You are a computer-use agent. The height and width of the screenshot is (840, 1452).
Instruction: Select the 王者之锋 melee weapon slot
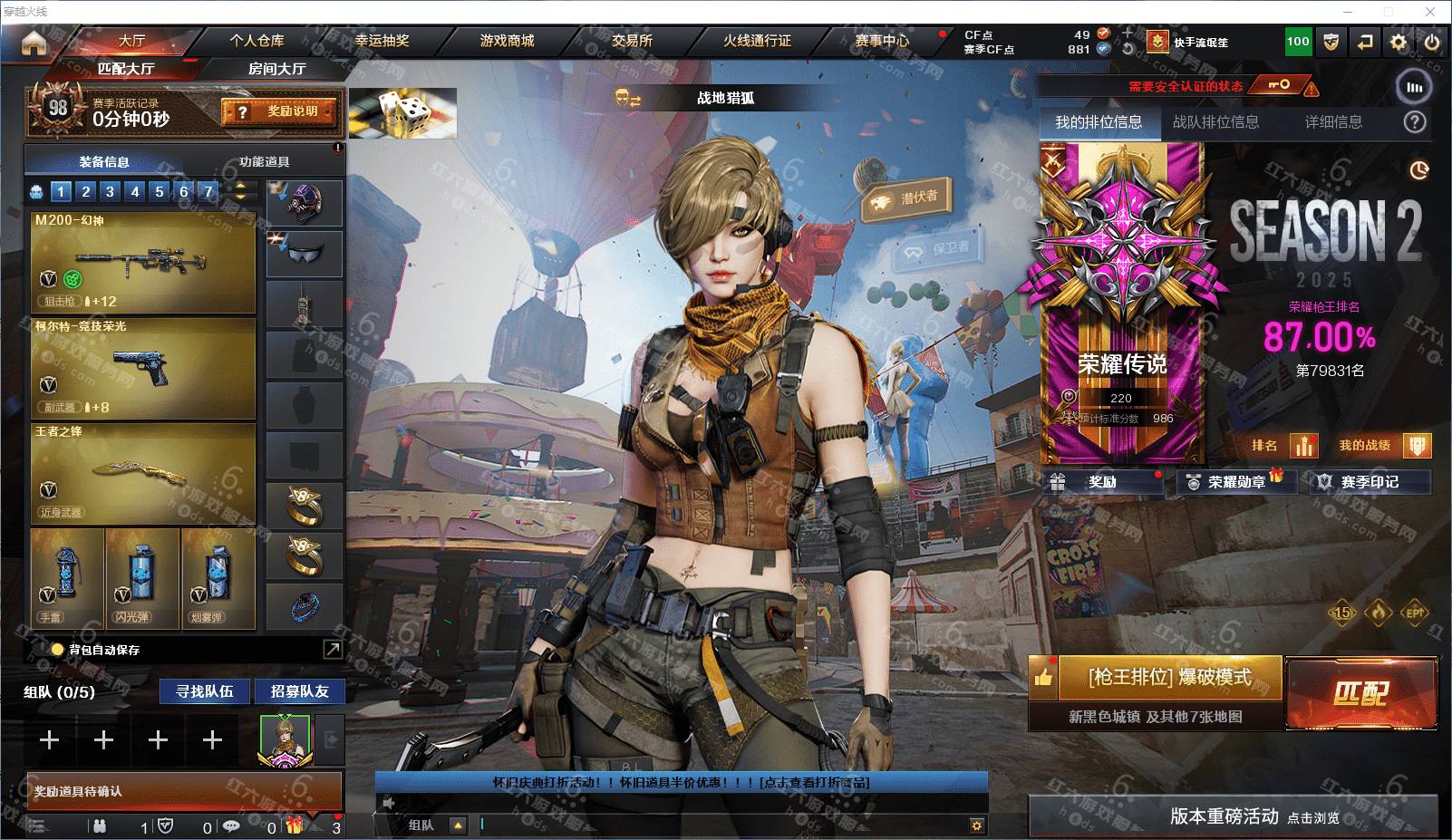point(143,472)
